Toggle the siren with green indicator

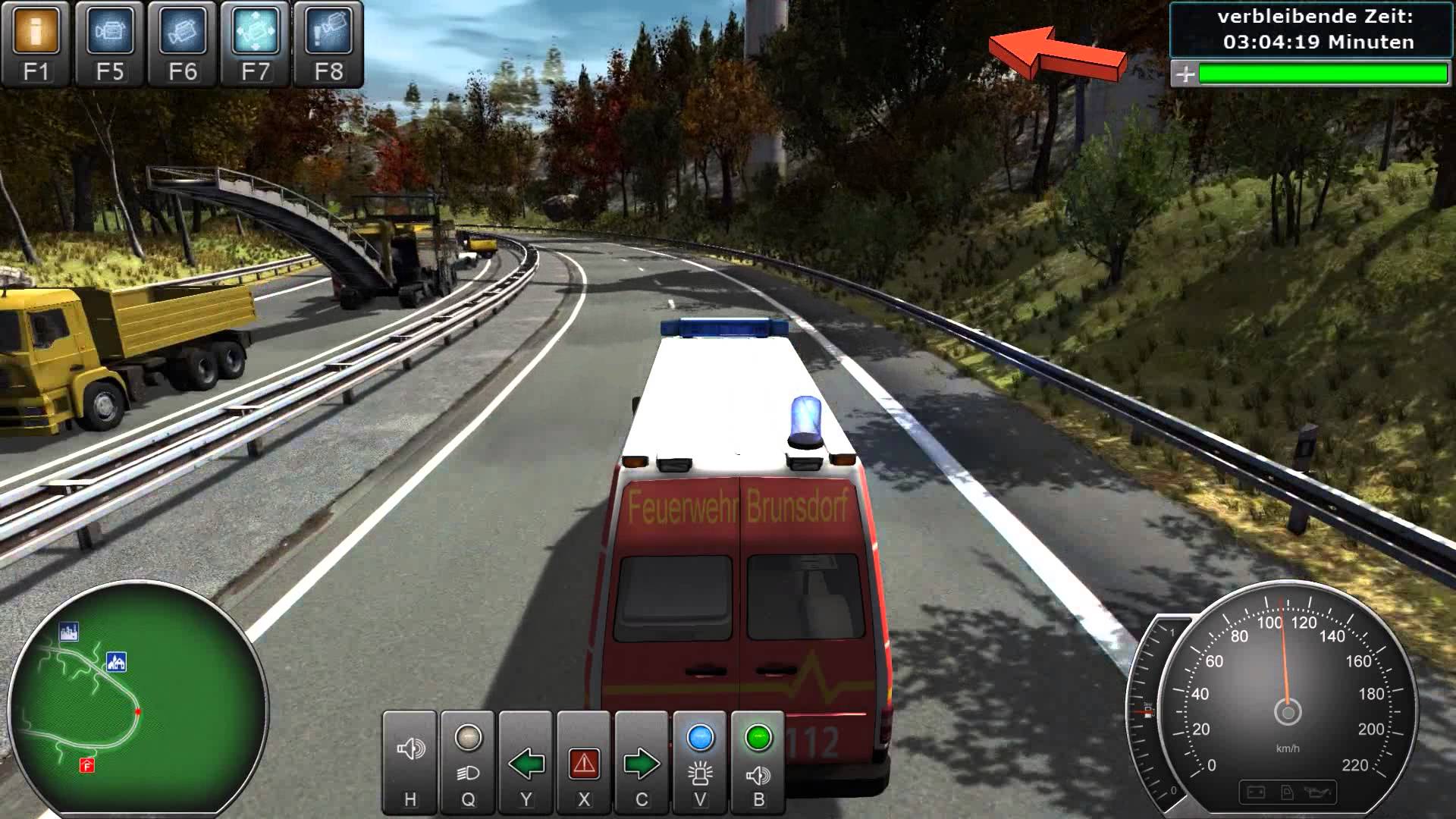(758, 761)
